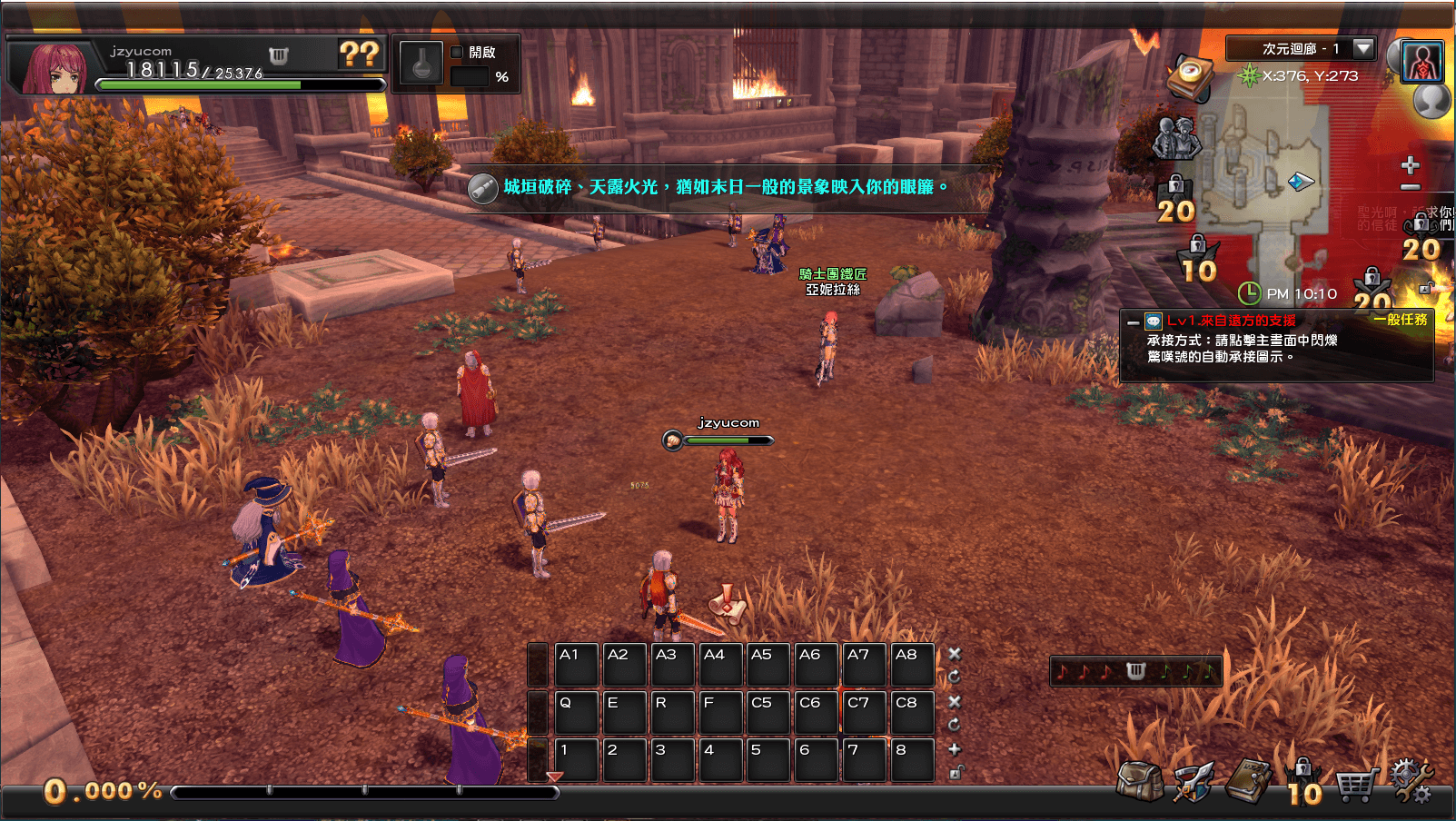Collapse the quest panel with the minus button
Viewport: 1456px width, 821px height.
(x=1133, y=322)
